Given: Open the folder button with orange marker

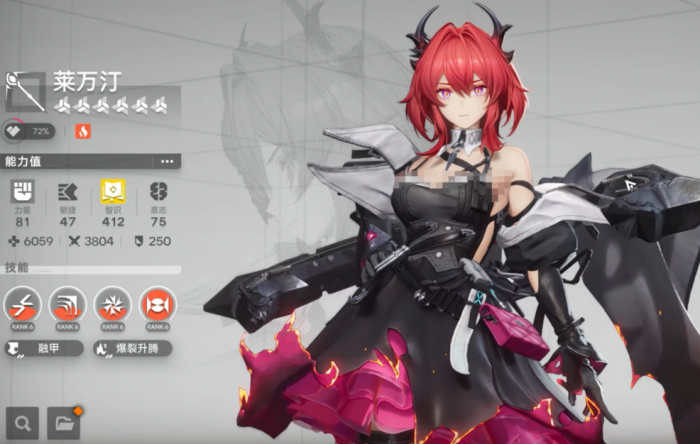Looking at the screenshot, I should pyautogui.click(x=64, y=423).
